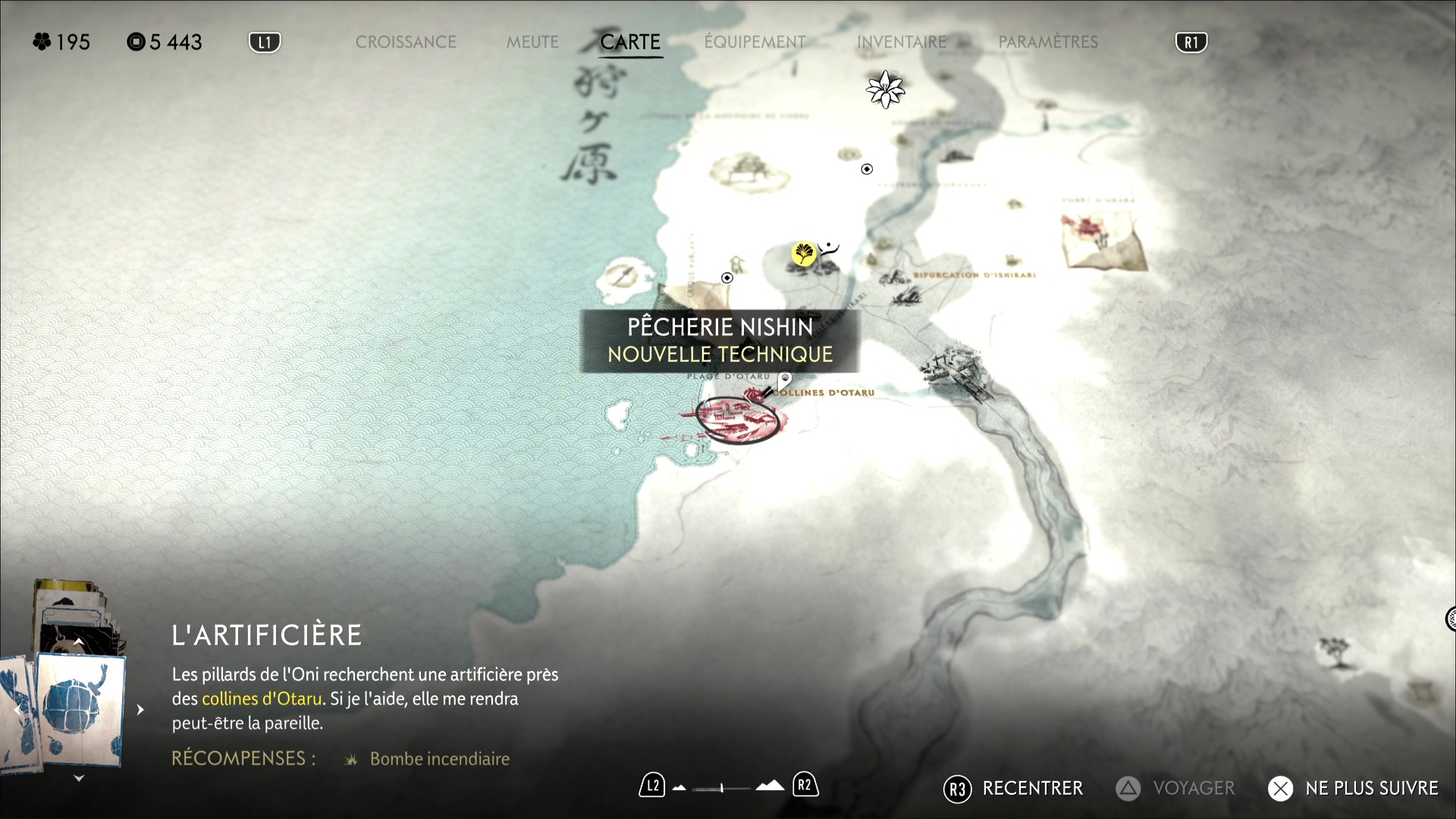Switch to the Paramètres tab
This screenshot has height=819, width=1456.
click(1048, 42)
